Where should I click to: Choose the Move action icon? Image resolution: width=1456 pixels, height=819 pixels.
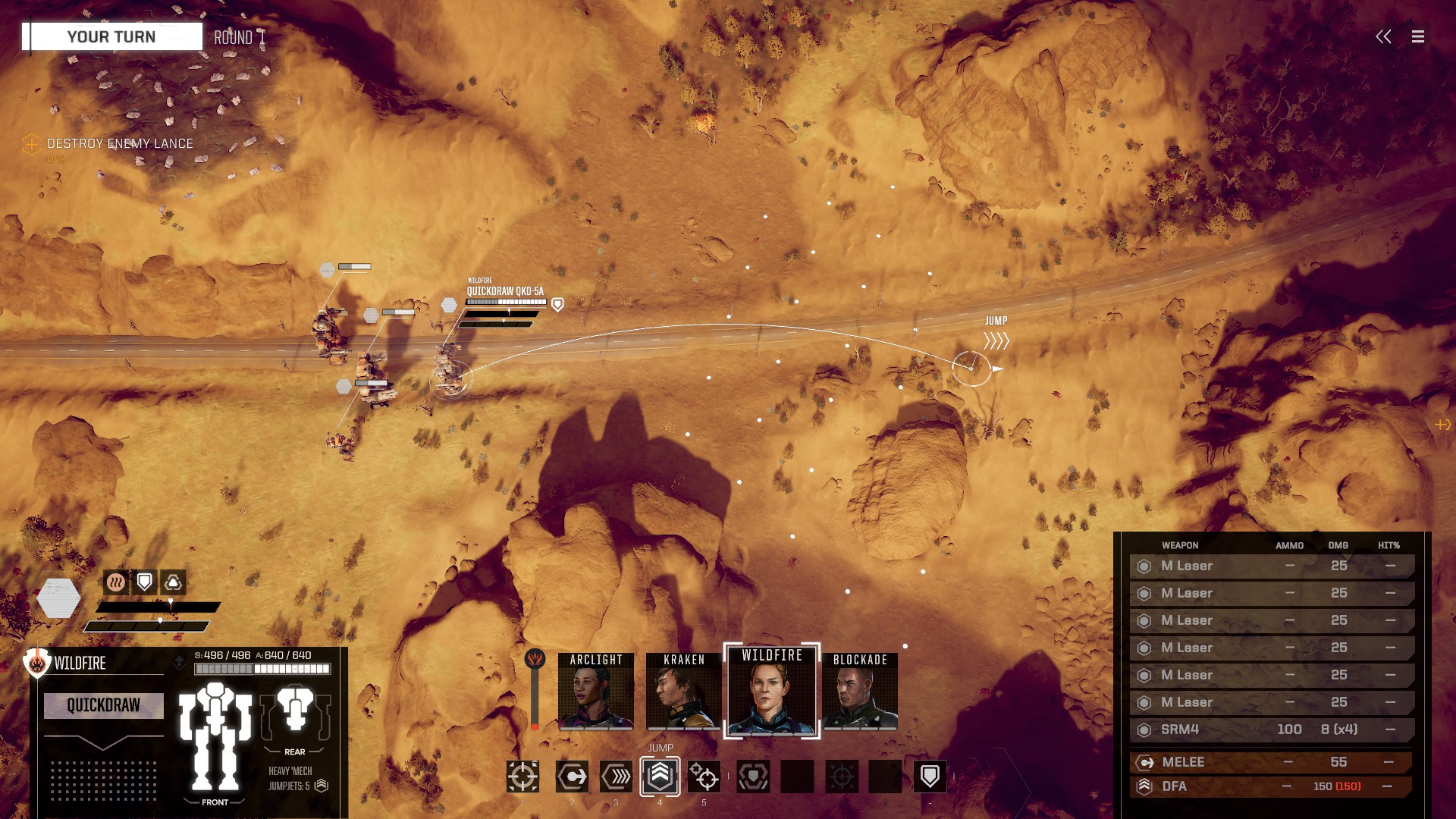point(572,777)
